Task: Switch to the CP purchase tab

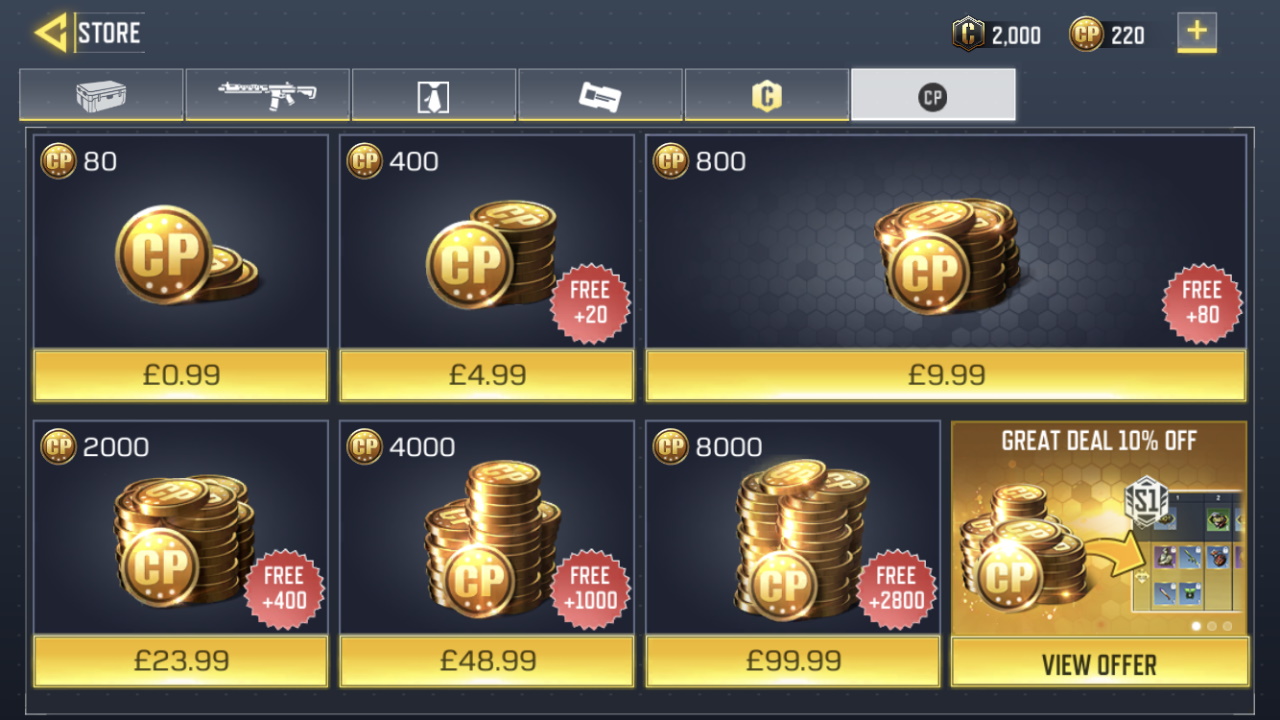Action: click(933, 94)
